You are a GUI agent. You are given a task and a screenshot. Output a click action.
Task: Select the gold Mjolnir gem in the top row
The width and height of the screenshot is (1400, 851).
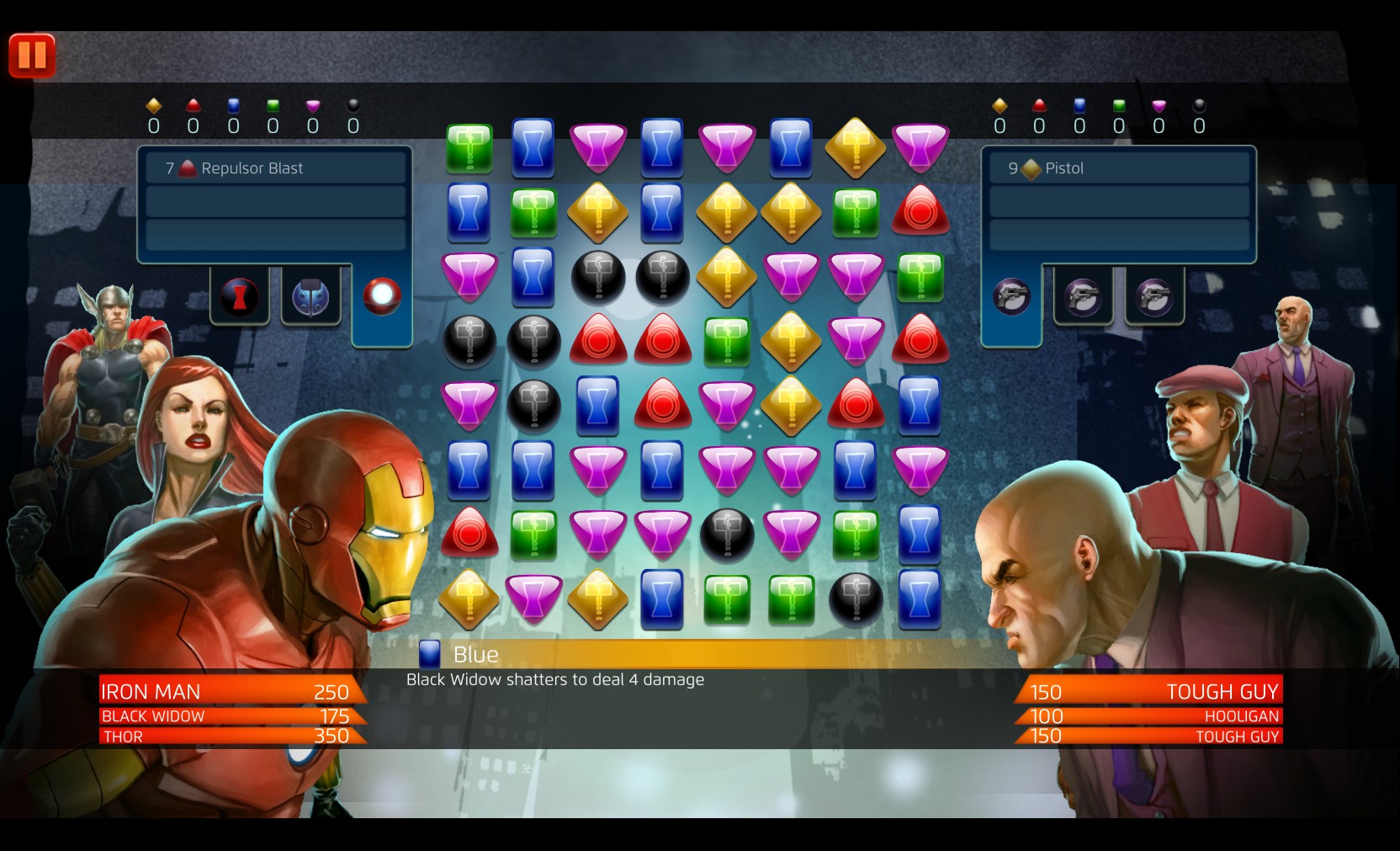click(x=855, y=149)
